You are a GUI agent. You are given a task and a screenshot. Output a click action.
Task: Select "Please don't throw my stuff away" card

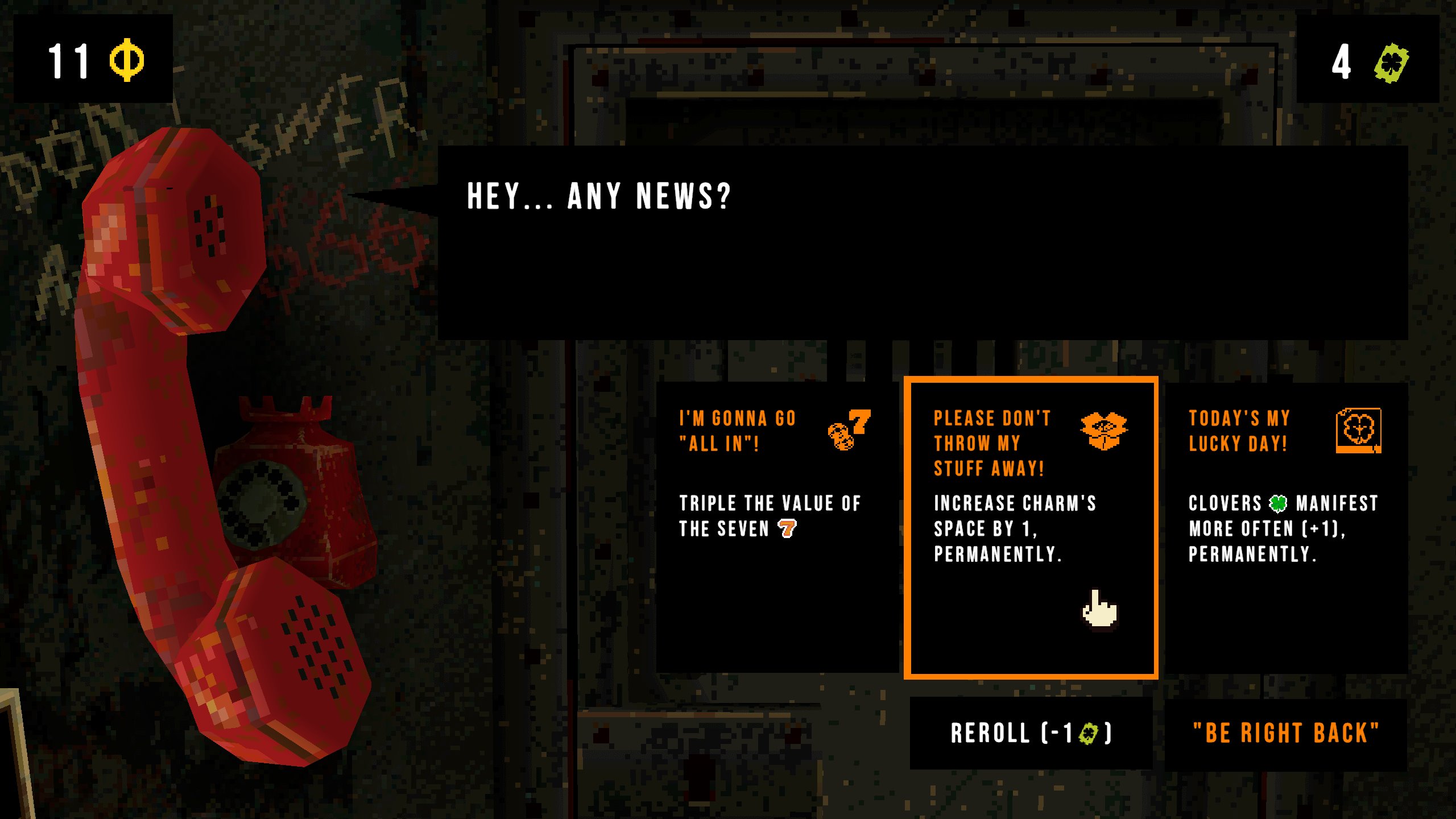point(1031,527)
